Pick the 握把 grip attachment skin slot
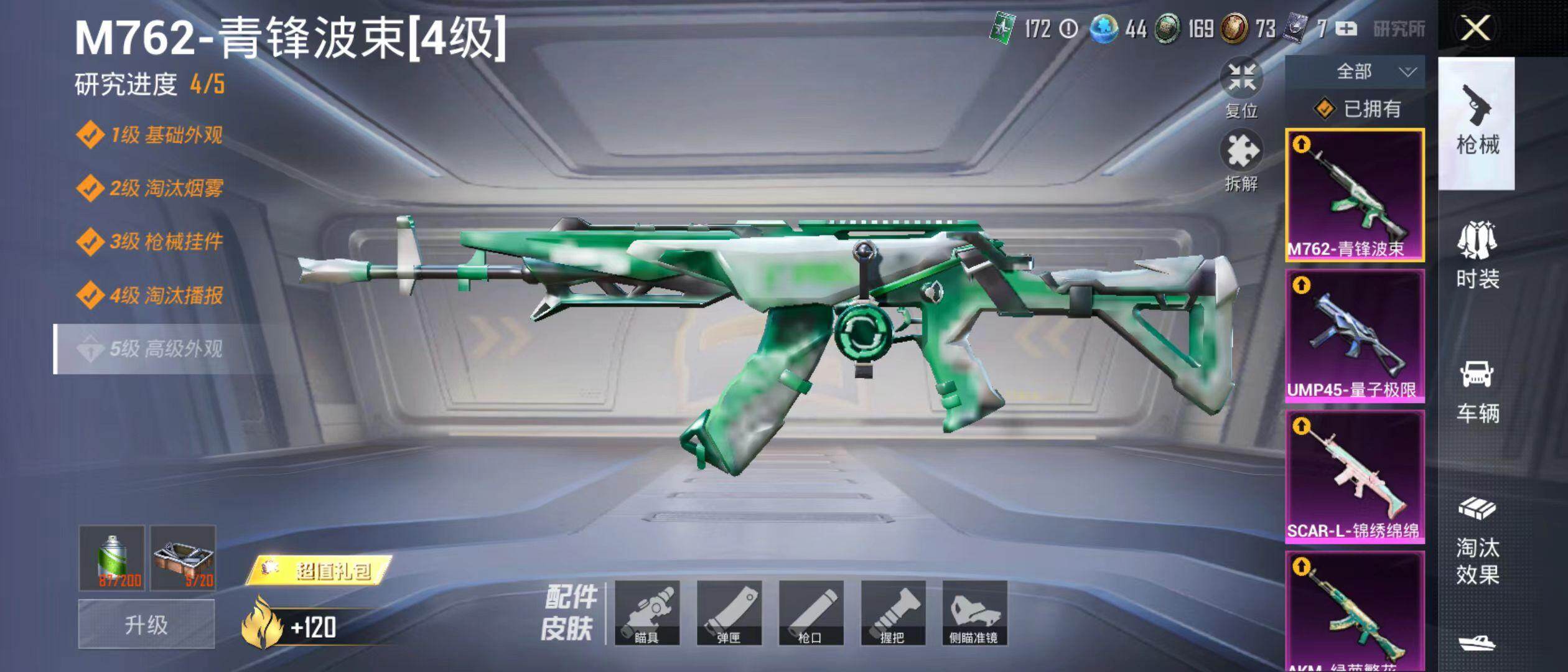 (x=892, y=613)
